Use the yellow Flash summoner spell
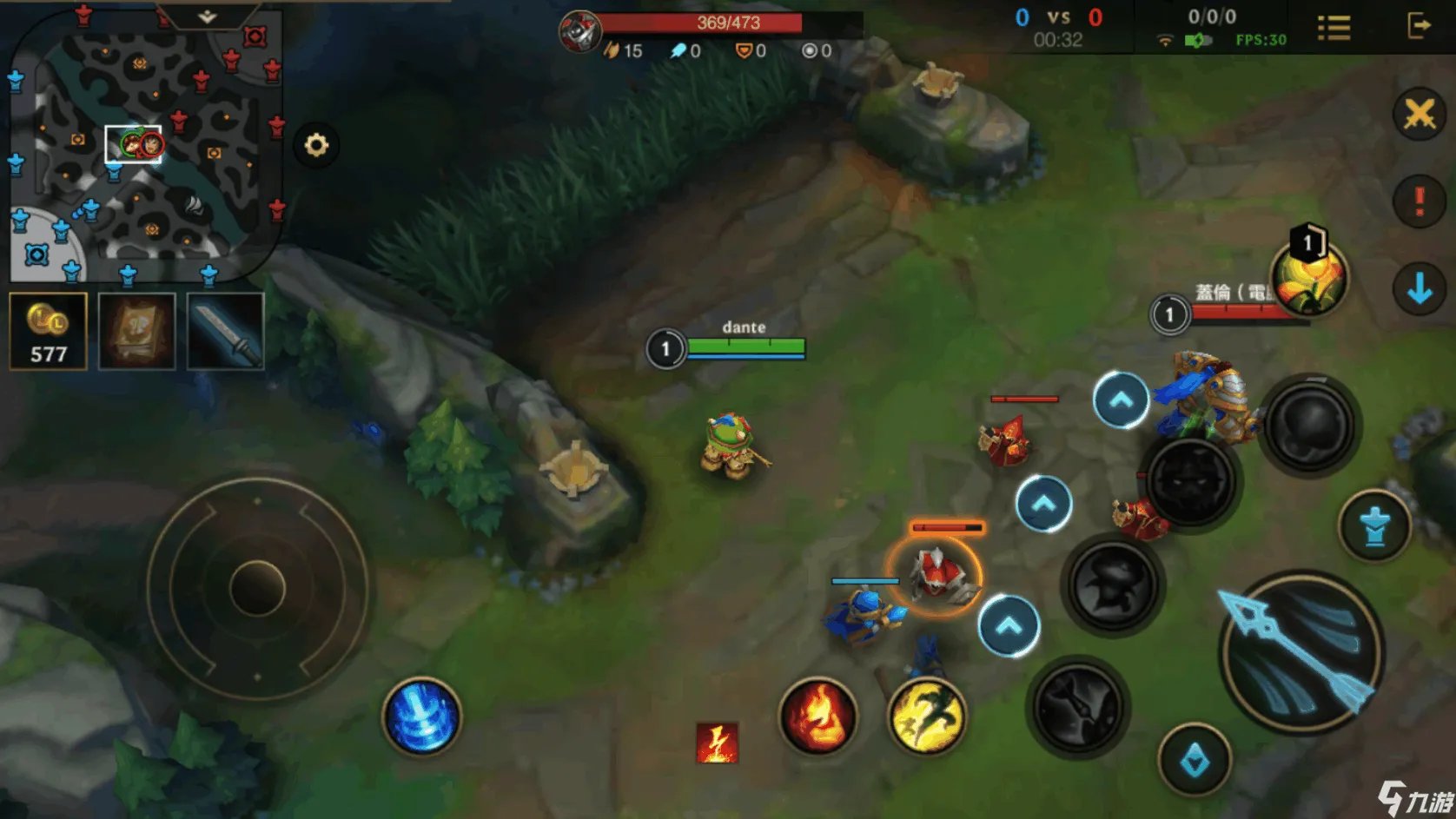 (928, 717)
